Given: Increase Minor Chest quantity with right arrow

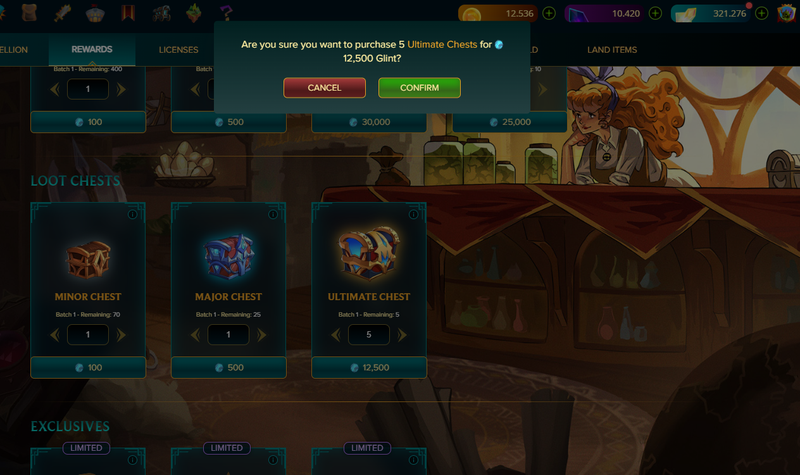Looking at the screenshot, I should [122, 335].
